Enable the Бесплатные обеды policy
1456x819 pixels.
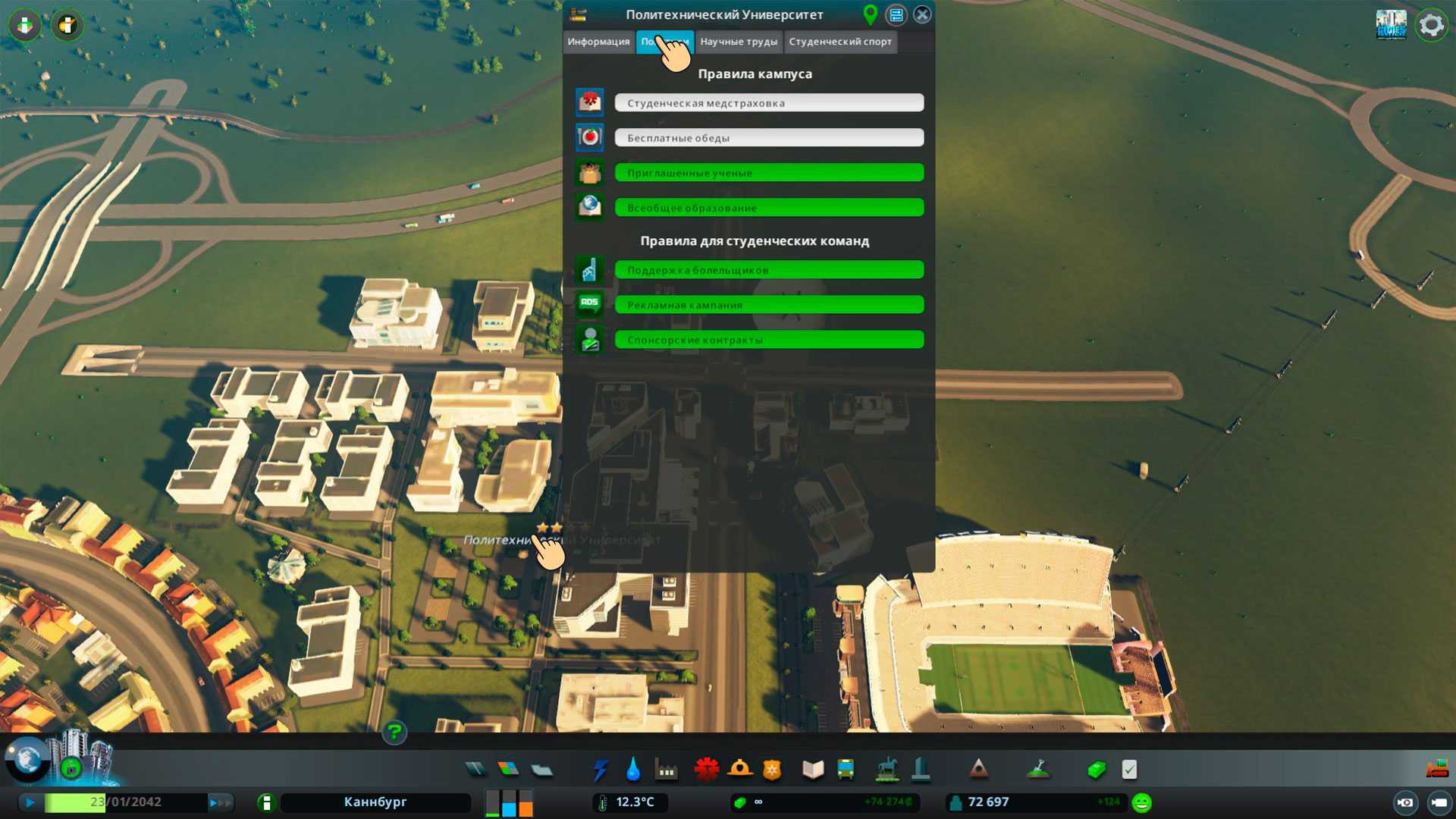pos(769,138)
